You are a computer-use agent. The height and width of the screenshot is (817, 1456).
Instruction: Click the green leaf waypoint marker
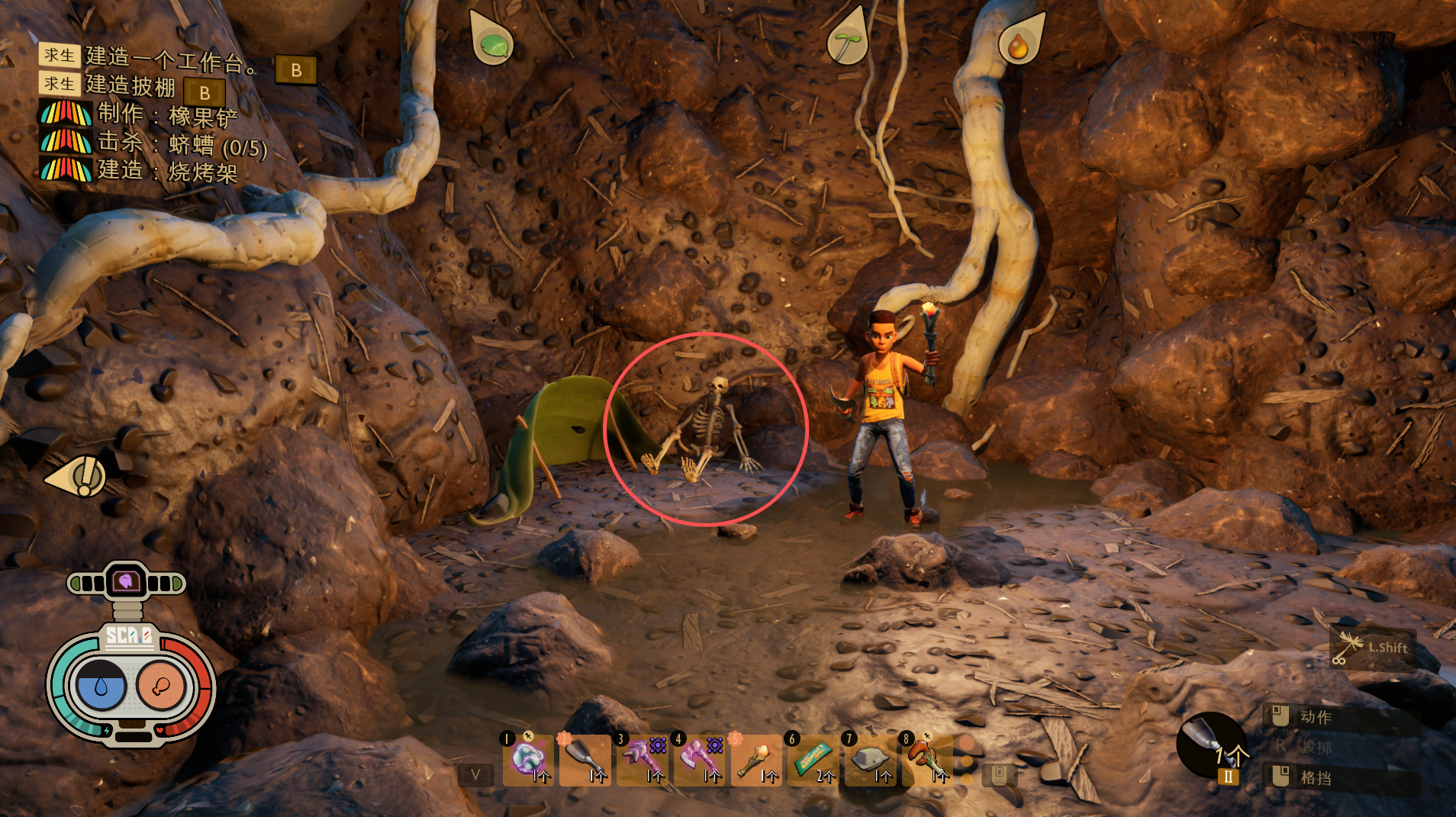(492, 41)
